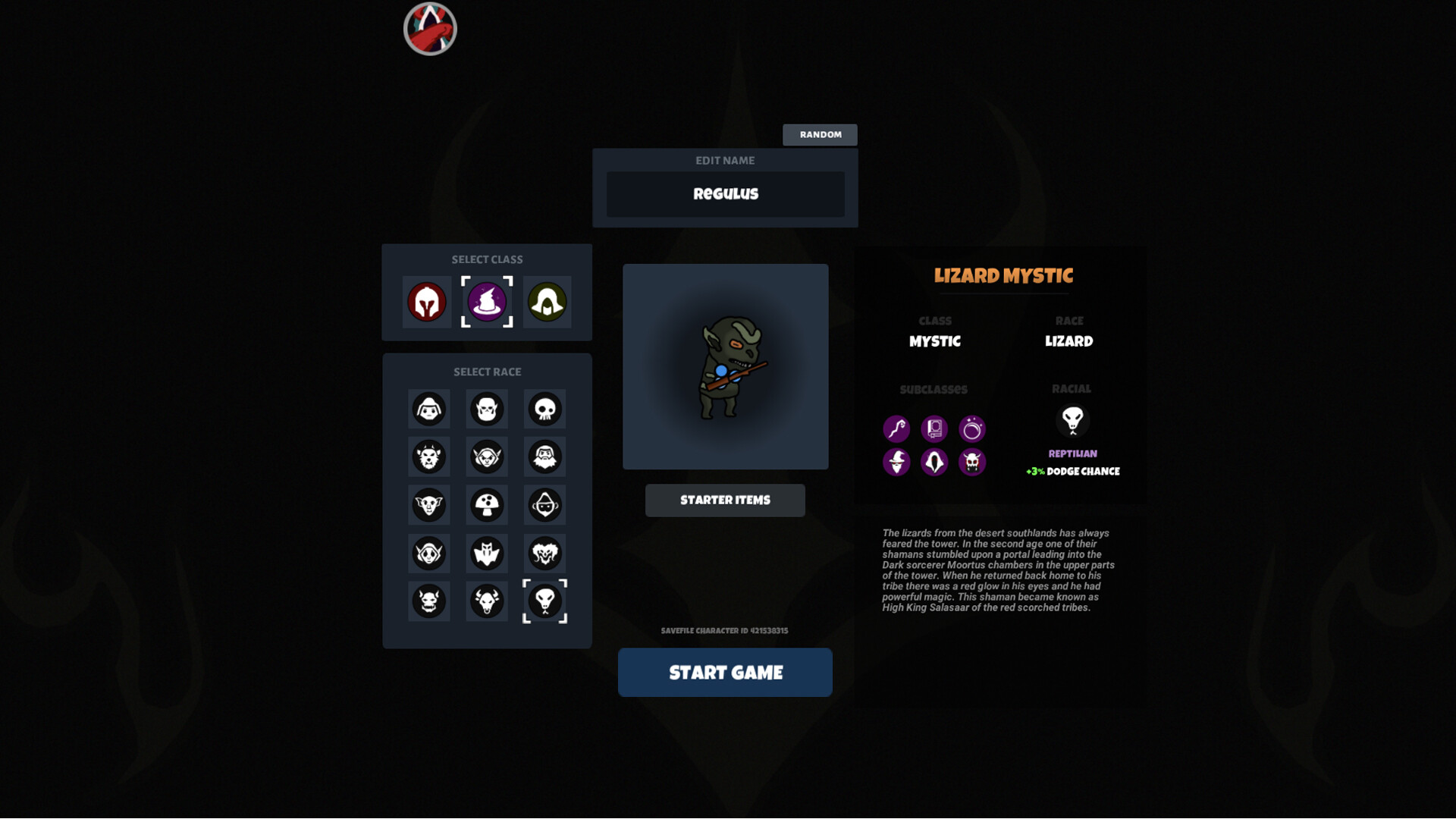This screenshot has height=819, width=1456.
Task: Switch selection to the Orc race
Action: 487,409
